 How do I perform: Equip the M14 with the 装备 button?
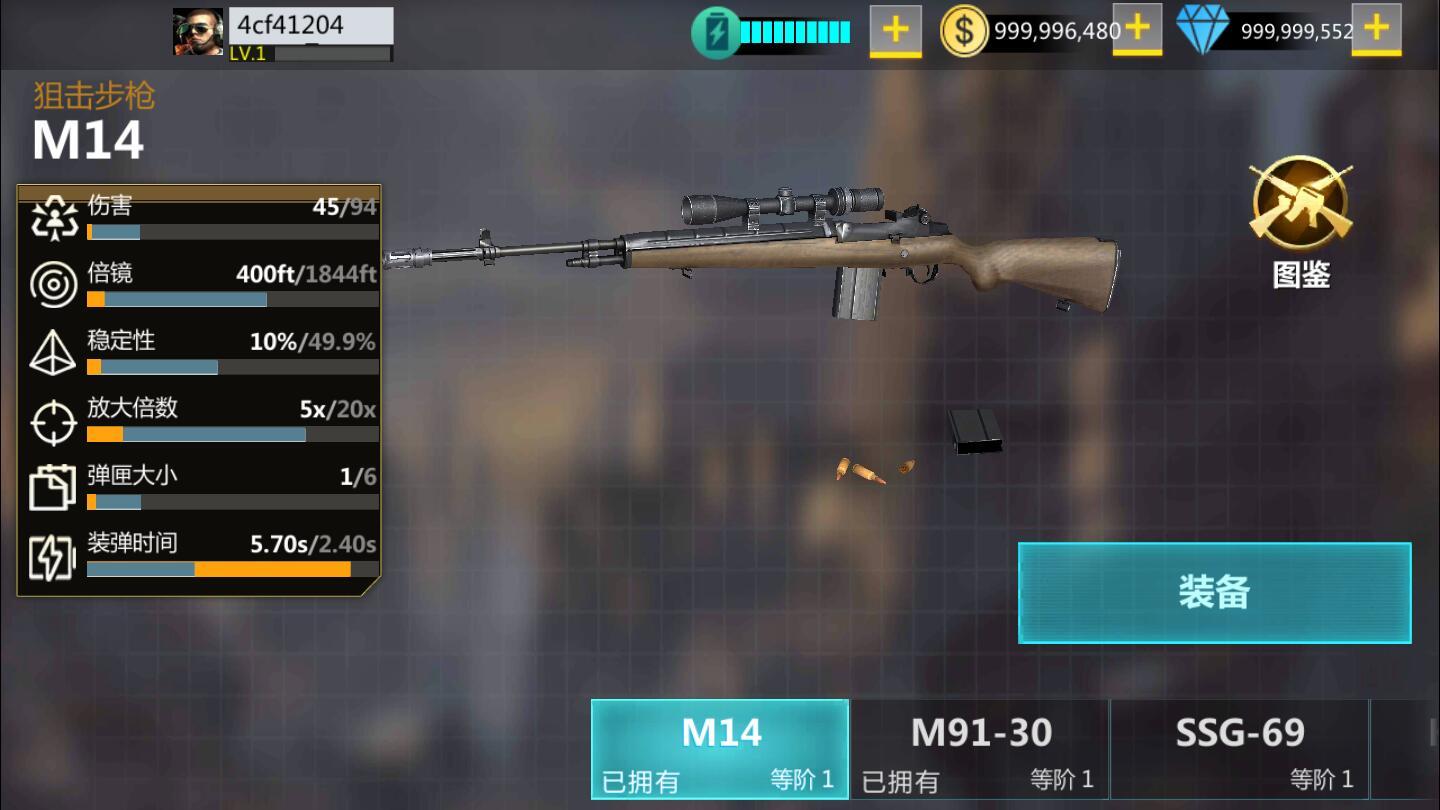pyautogui.click(x=1214, y=592)
